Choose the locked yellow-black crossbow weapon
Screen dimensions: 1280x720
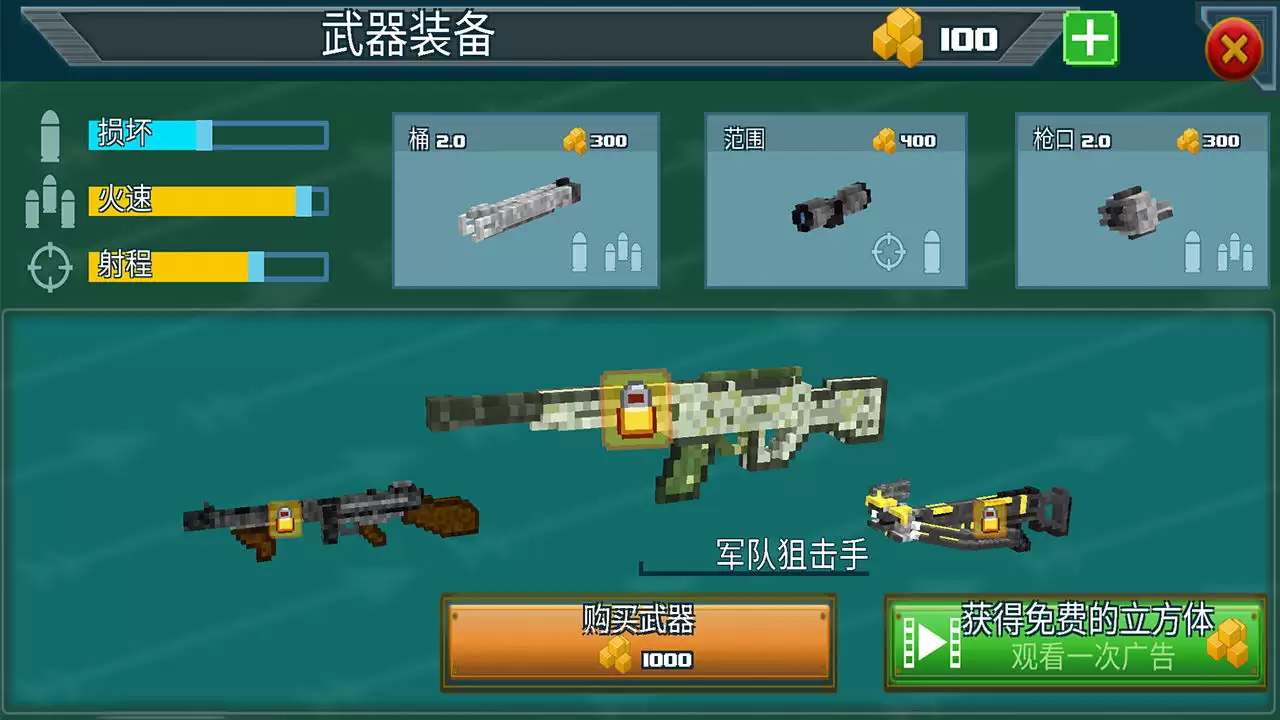coord(968,513)
